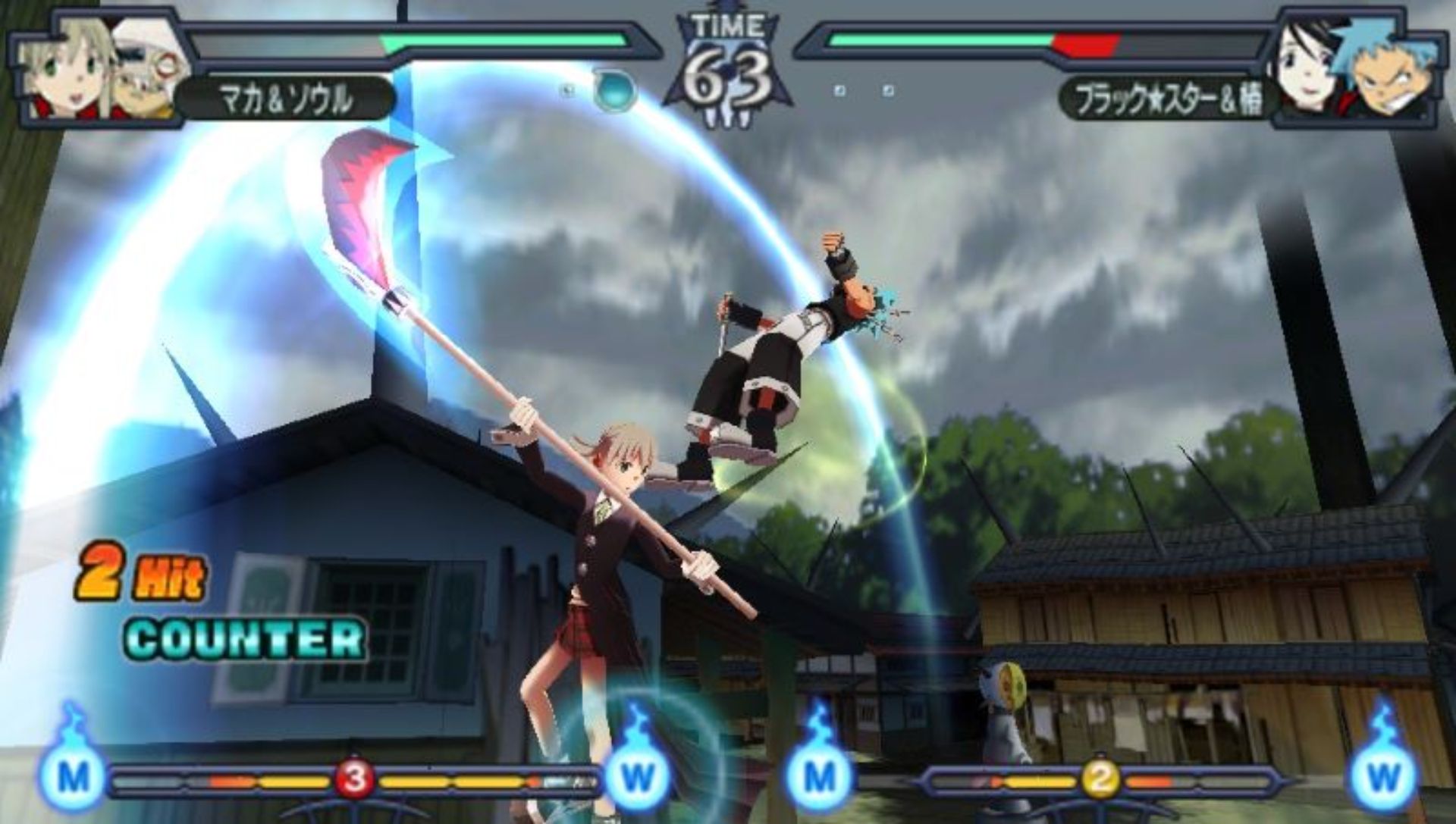Click the yellow number 2 gauge orb
This screenshot has width=1456, height=824.
pyautogui.click(x=1098, y=779)
